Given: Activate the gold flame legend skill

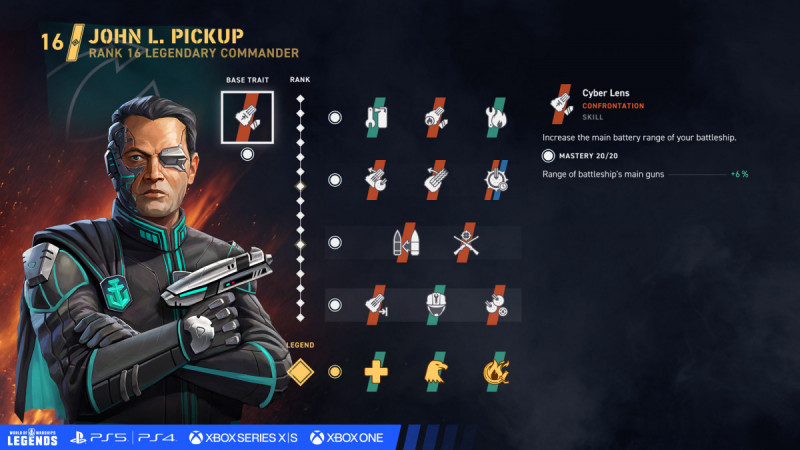Looking at the screenshot, I should pyautogui.click(x=492, y=371).
